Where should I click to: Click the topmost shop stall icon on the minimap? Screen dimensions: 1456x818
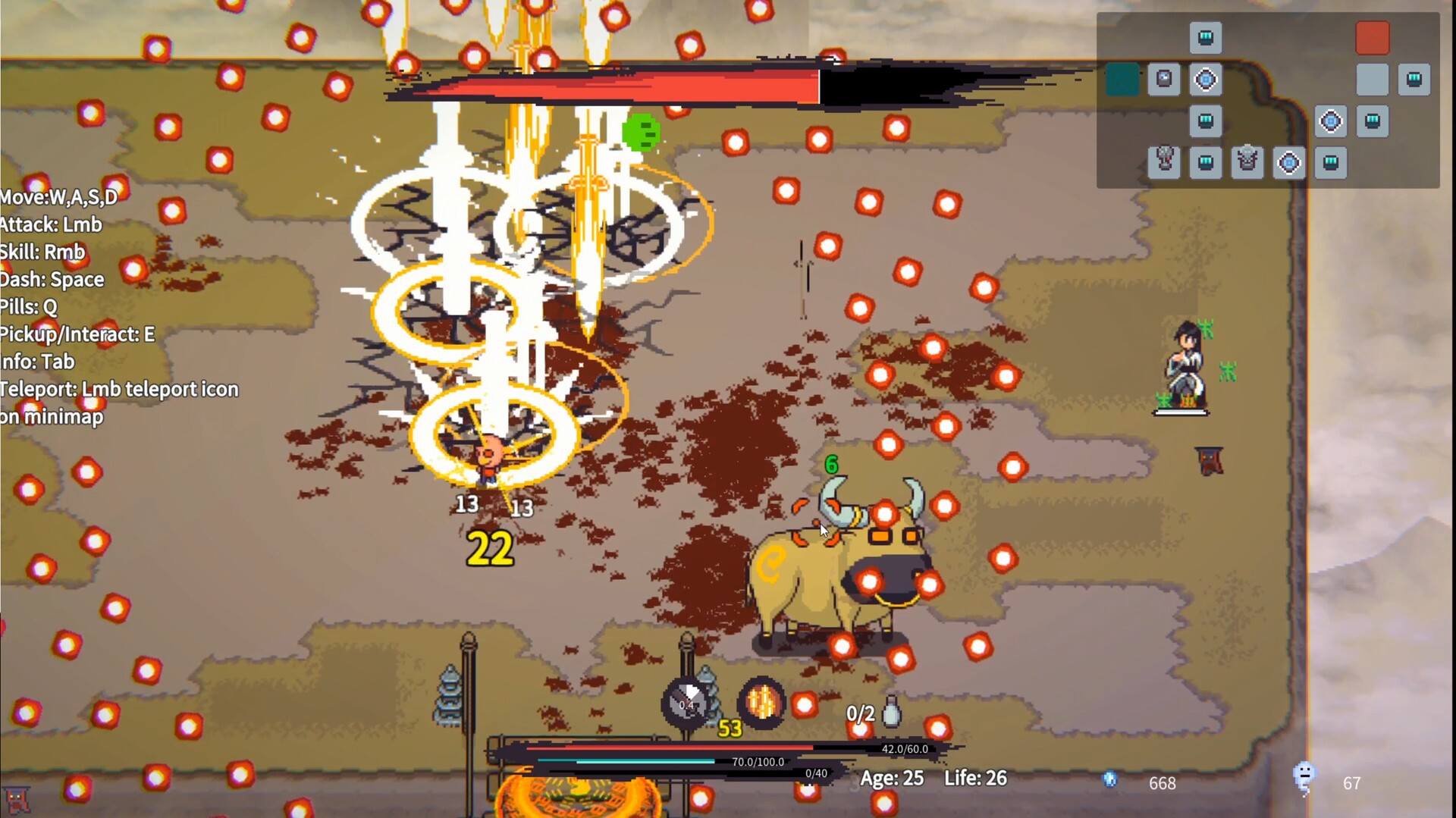coord(1206,38)
